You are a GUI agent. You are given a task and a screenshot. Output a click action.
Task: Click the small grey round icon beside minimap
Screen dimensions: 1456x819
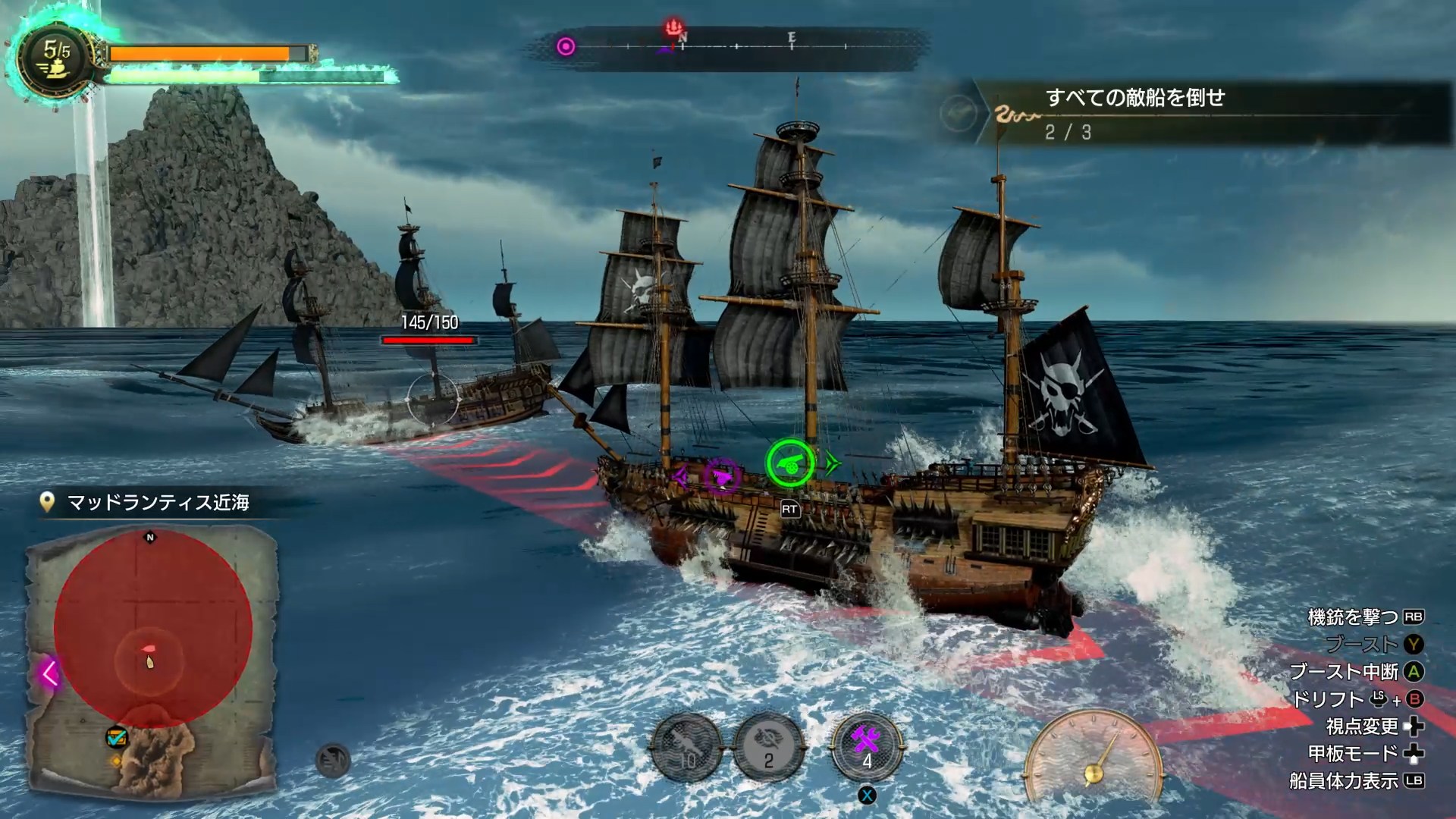(x=332, y=761)
